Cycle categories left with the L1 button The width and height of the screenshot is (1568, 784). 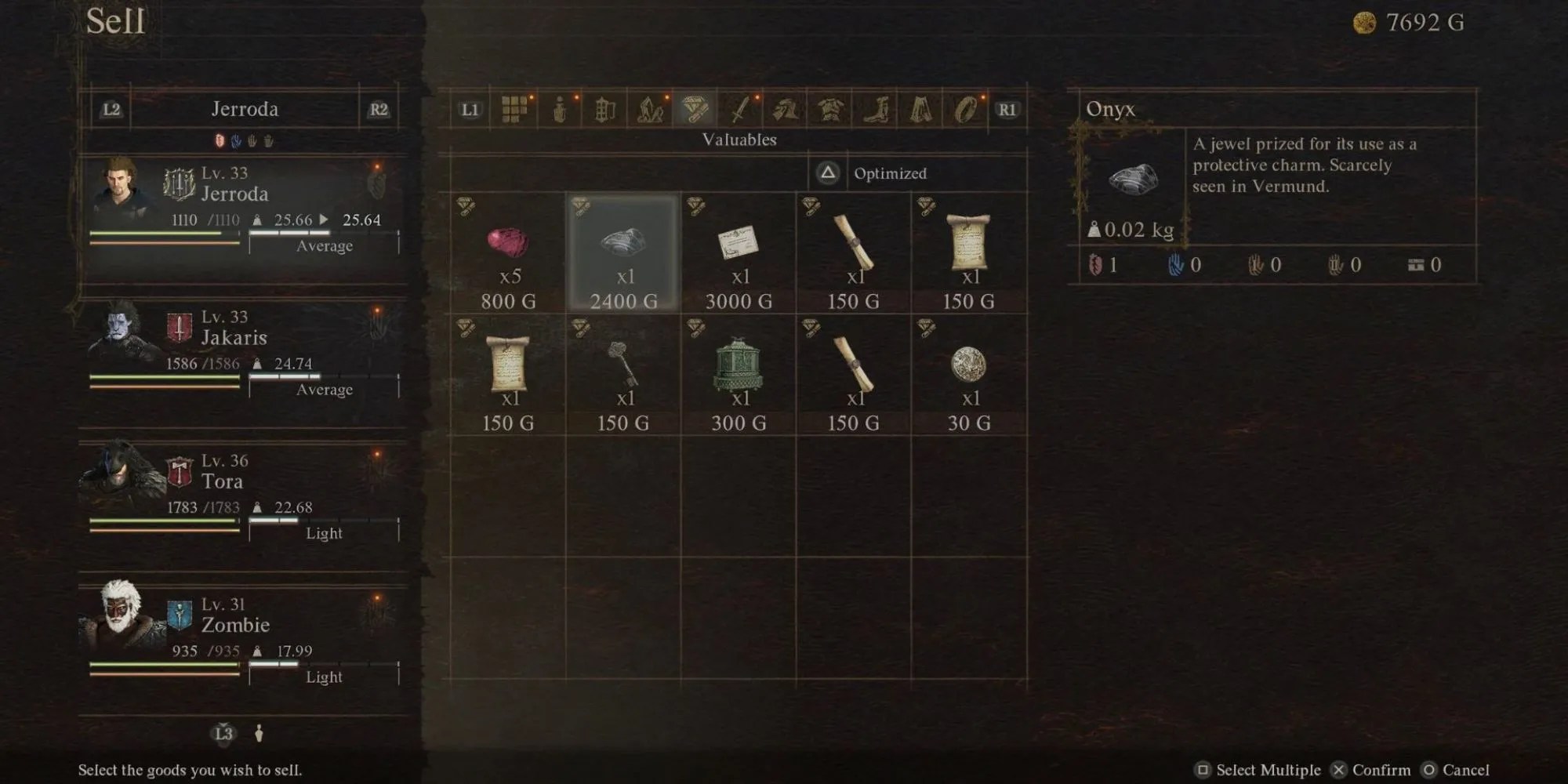[470, 111]
